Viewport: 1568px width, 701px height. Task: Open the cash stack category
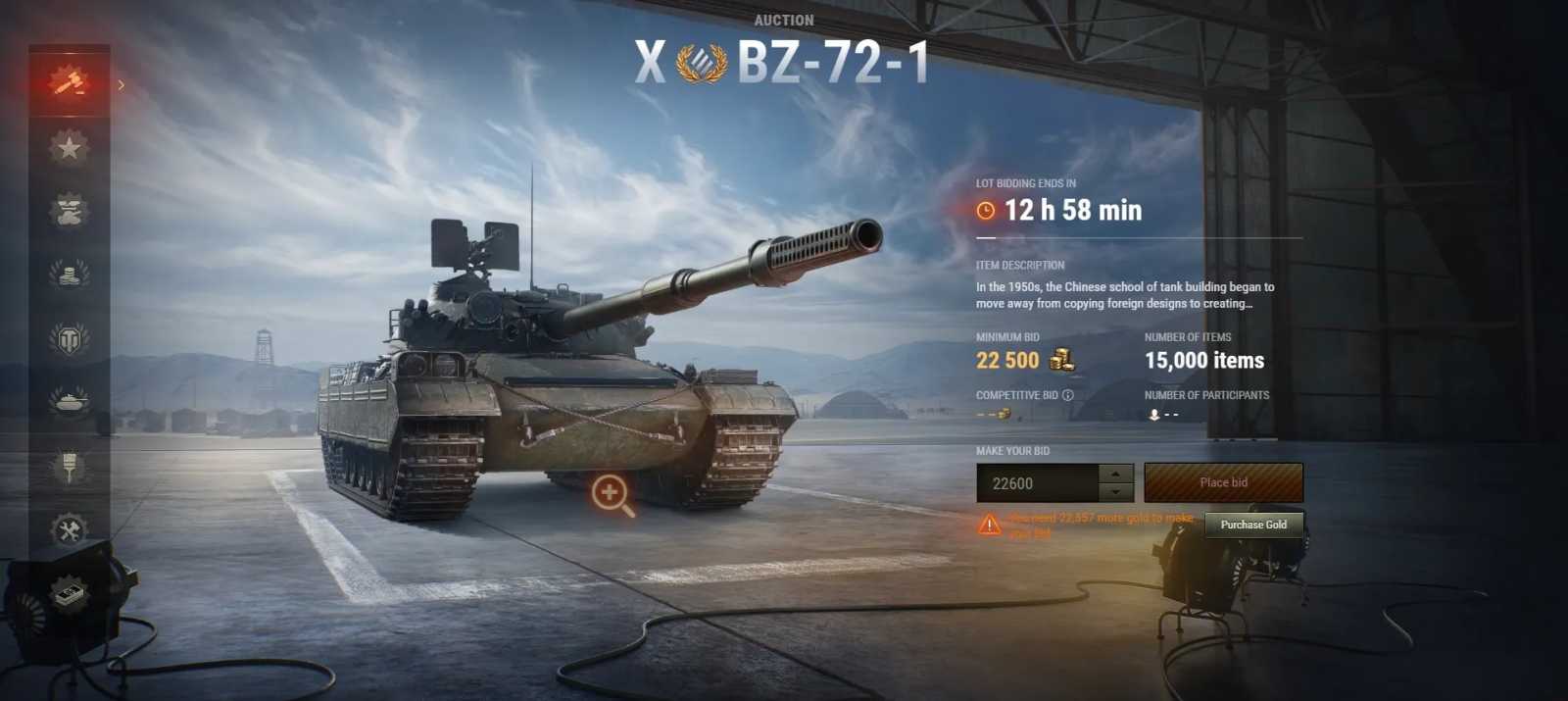coord(69,594)
